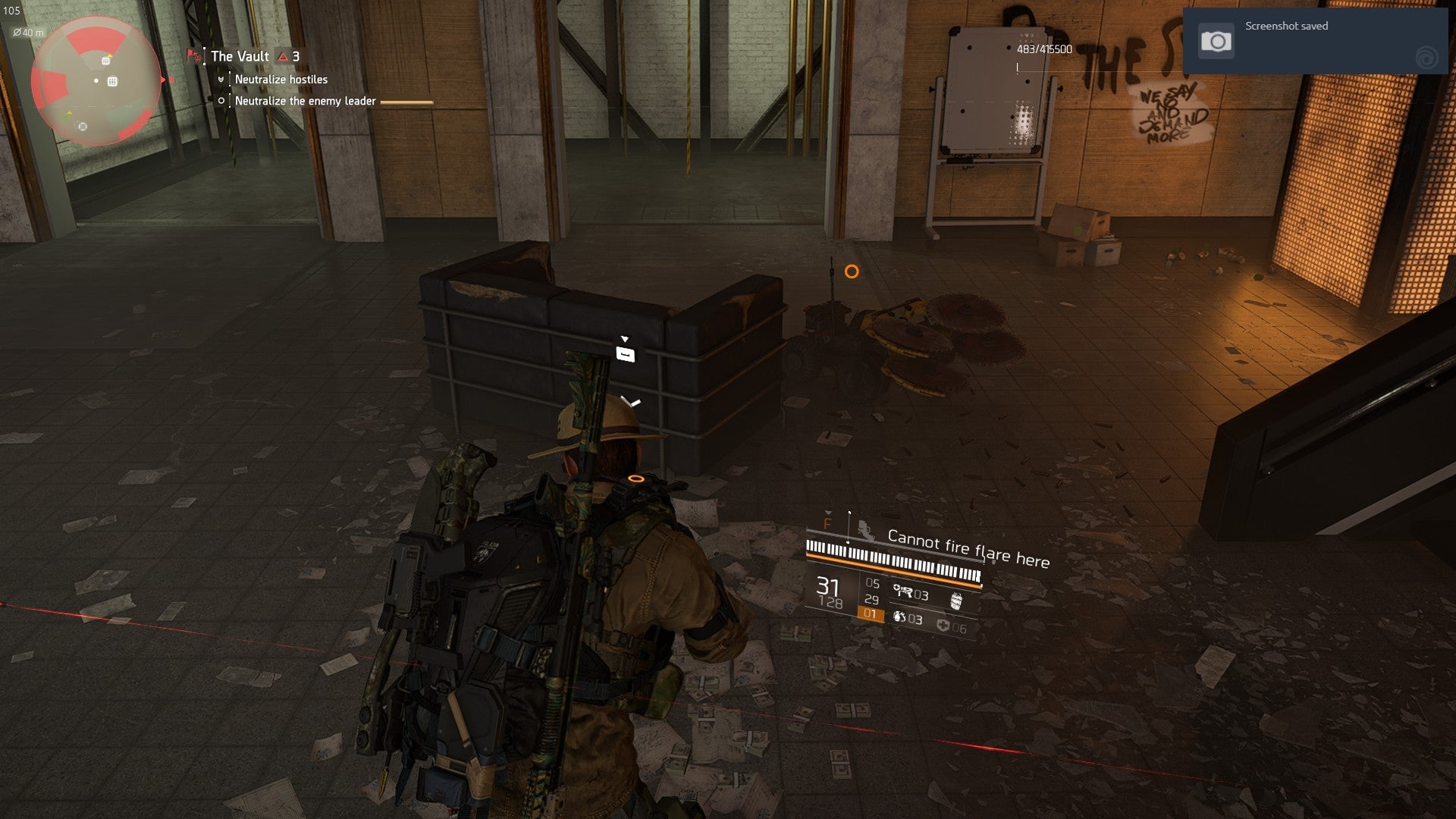Select the circle marker beside Neutralize the enemy leader
Image resolution: width=1456 pixels, height=819 pixels.
click(x=221, y=99)
